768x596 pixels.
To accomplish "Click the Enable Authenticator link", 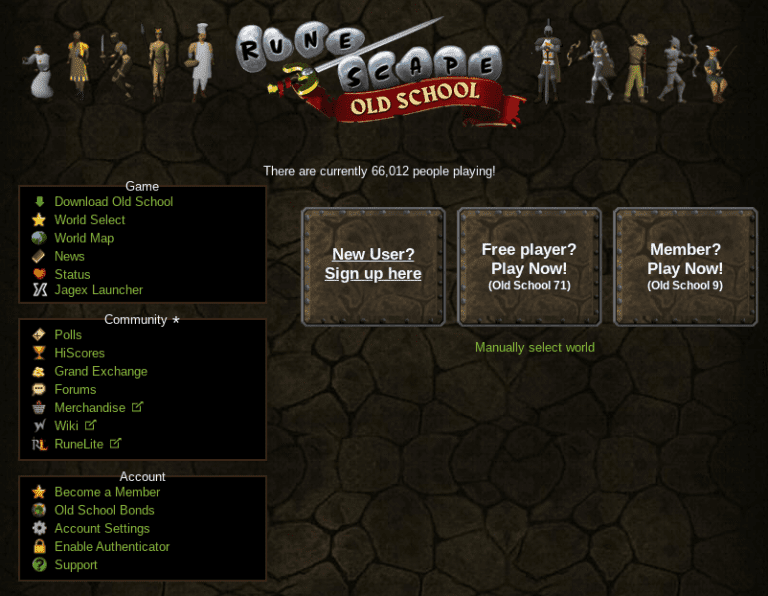I will tap(112, 547).
